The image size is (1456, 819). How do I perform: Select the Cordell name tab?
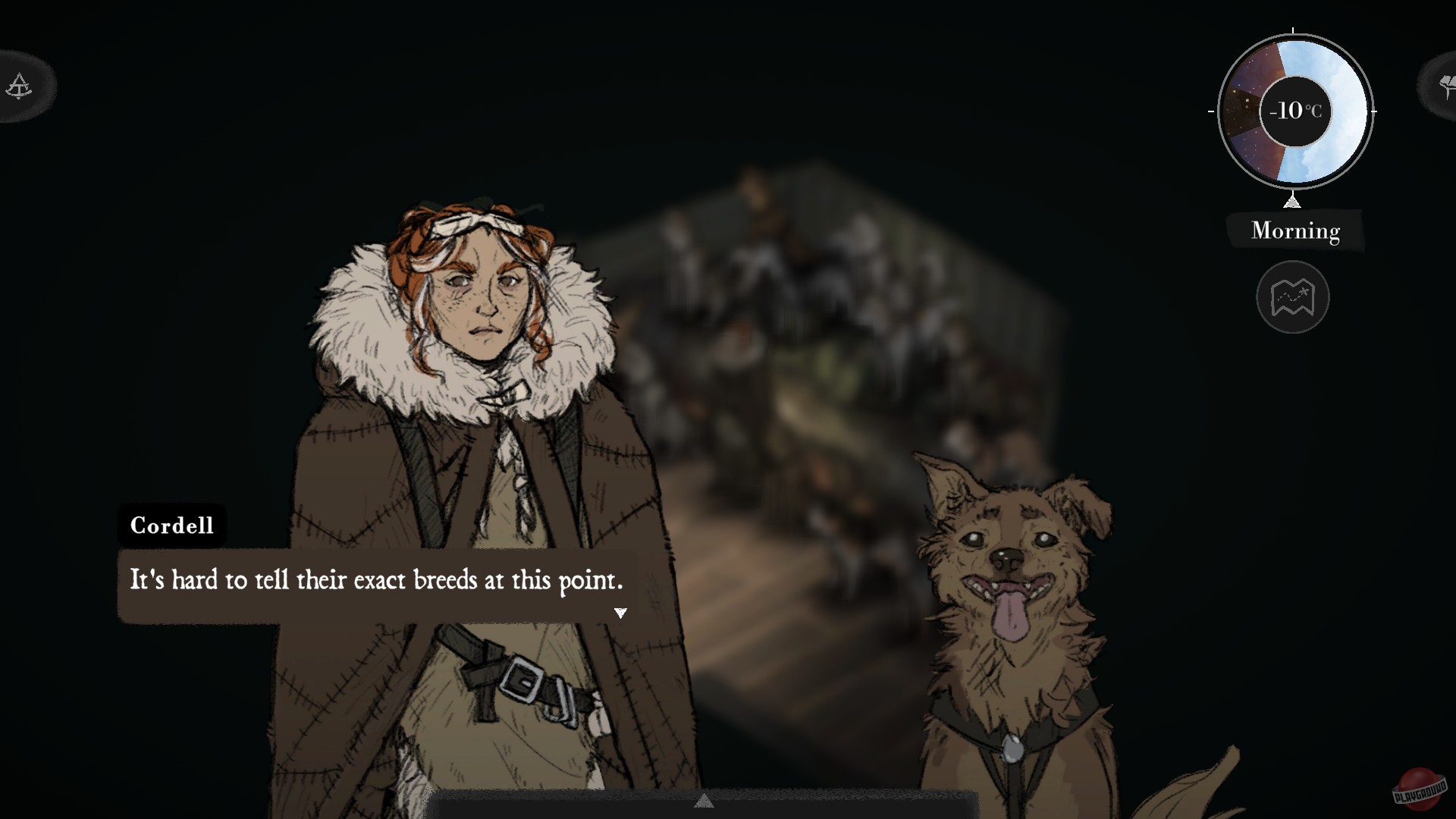point(171,526)
